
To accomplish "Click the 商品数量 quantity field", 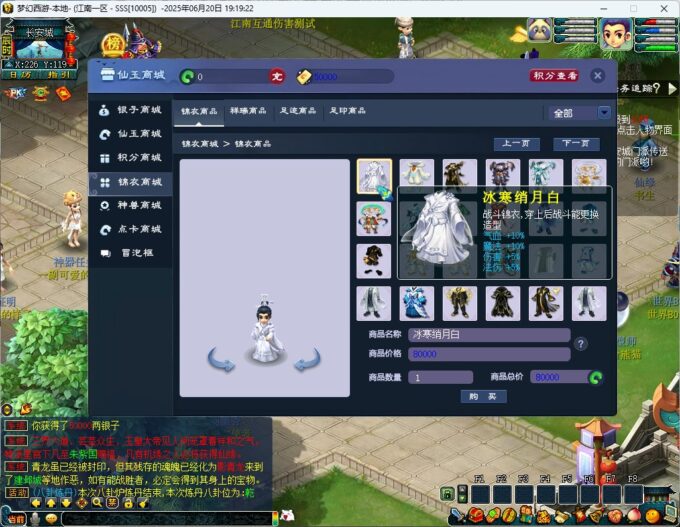I will click(x=439, y=377).
